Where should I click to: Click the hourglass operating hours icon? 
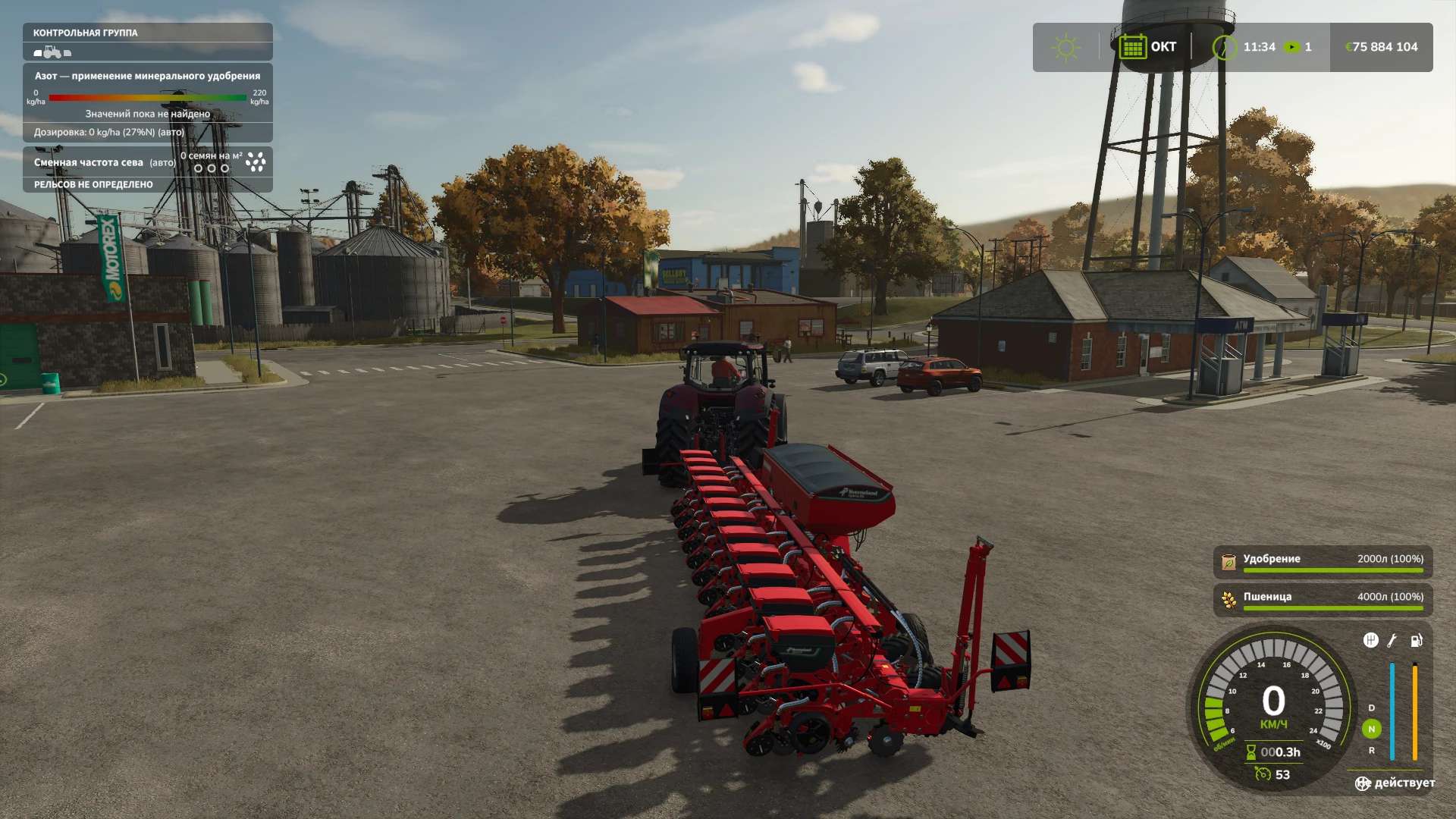1251,752
